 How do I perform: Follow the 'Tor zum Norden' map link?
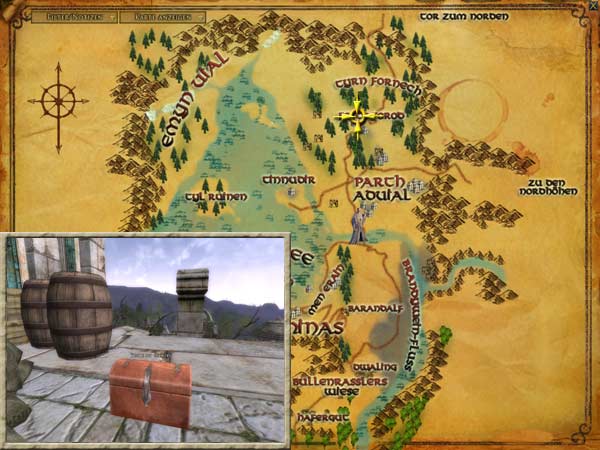pos(465,16)
